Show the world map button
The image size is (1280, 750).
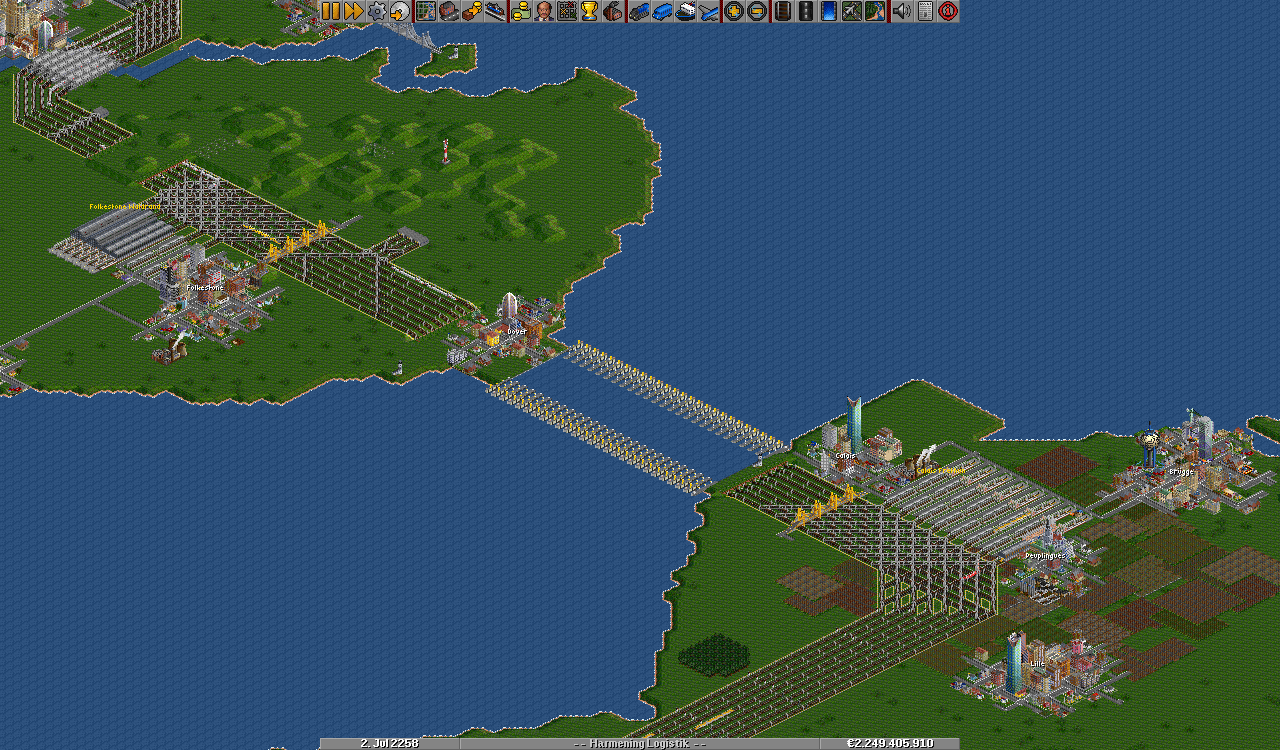pos(425,11)
